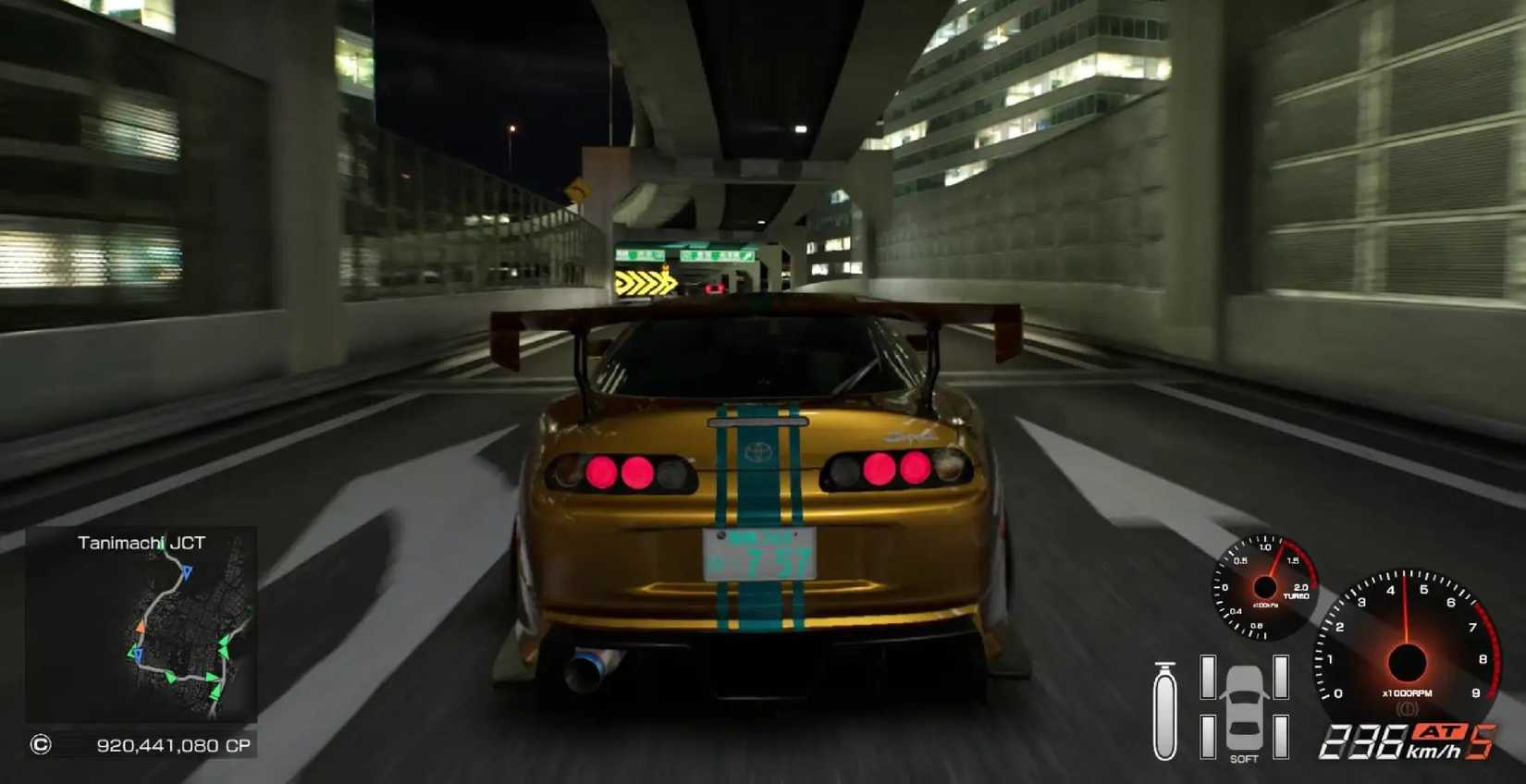Click the copyright symbol beside the CP total

(43, 744)
